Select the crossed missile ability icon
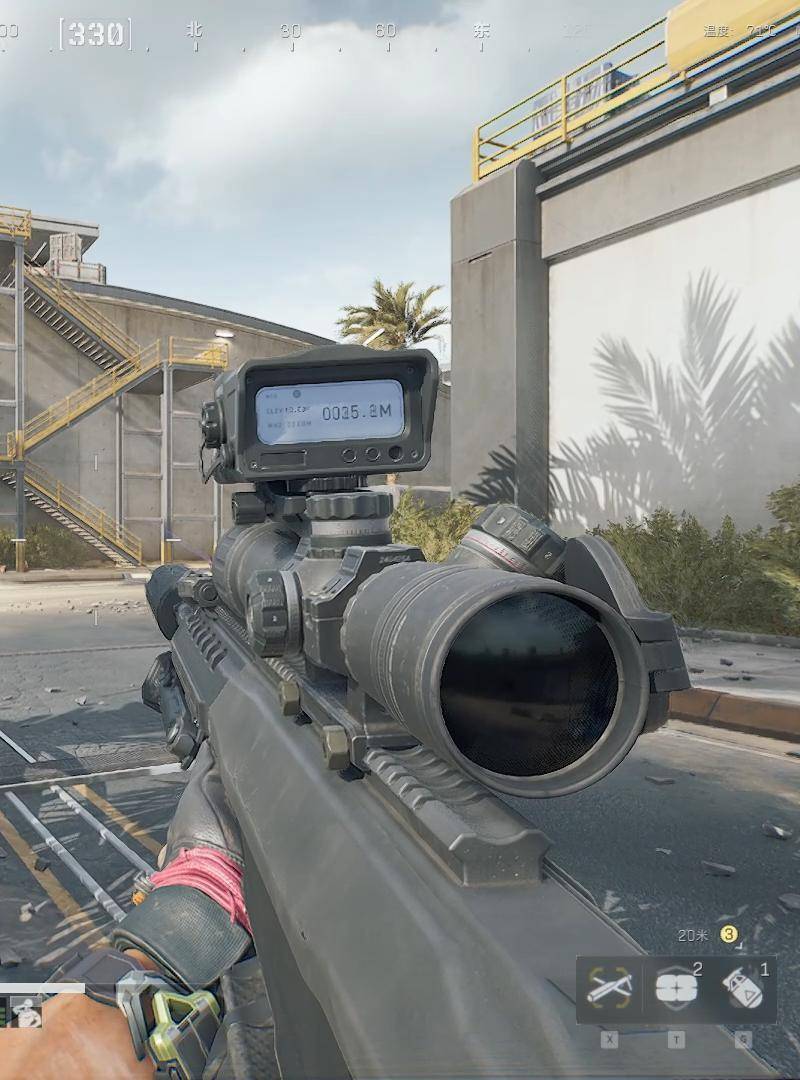 click(609, 989)
